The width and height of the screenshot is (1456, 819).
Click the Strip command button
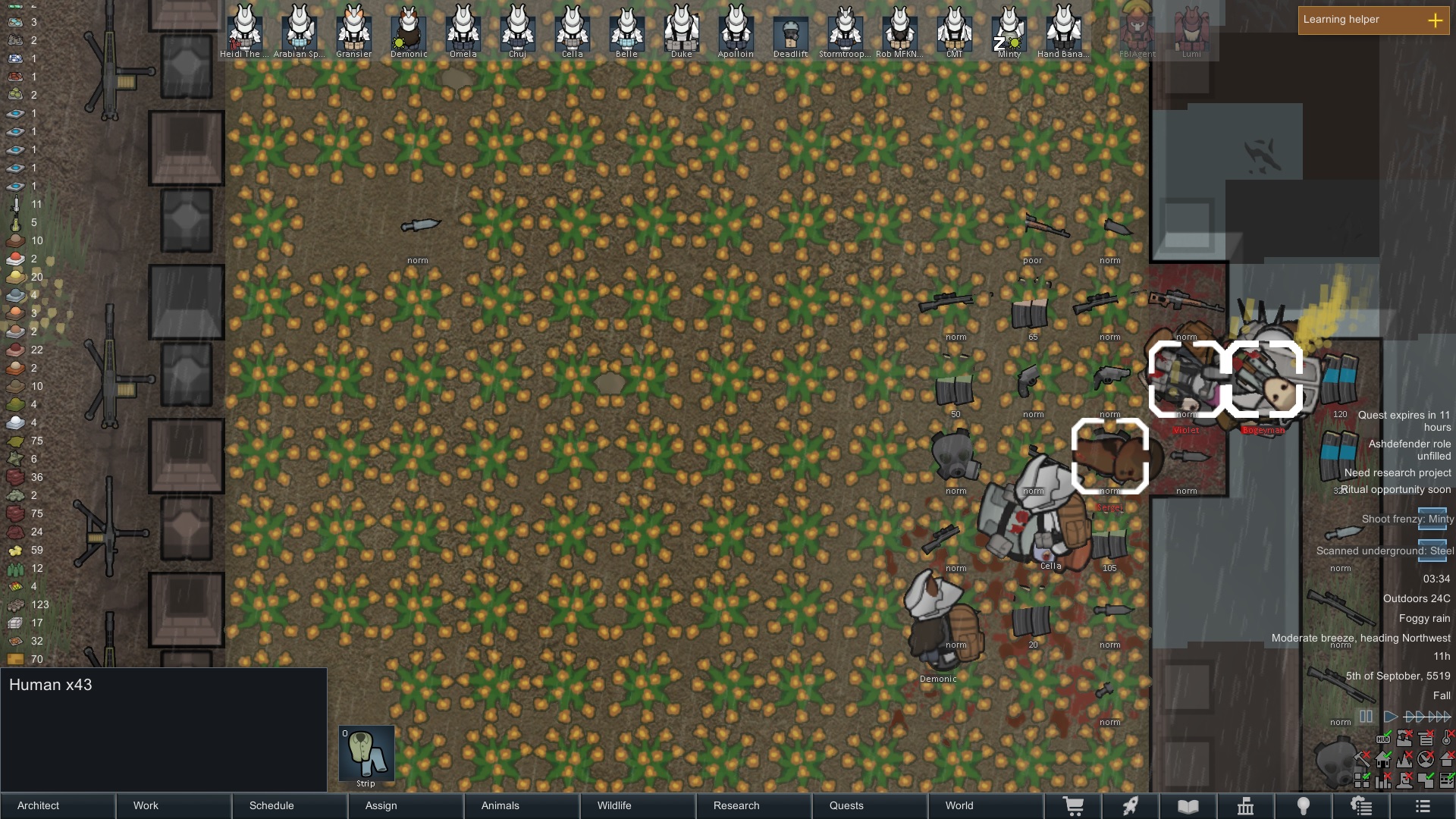[x=366, y=753]
